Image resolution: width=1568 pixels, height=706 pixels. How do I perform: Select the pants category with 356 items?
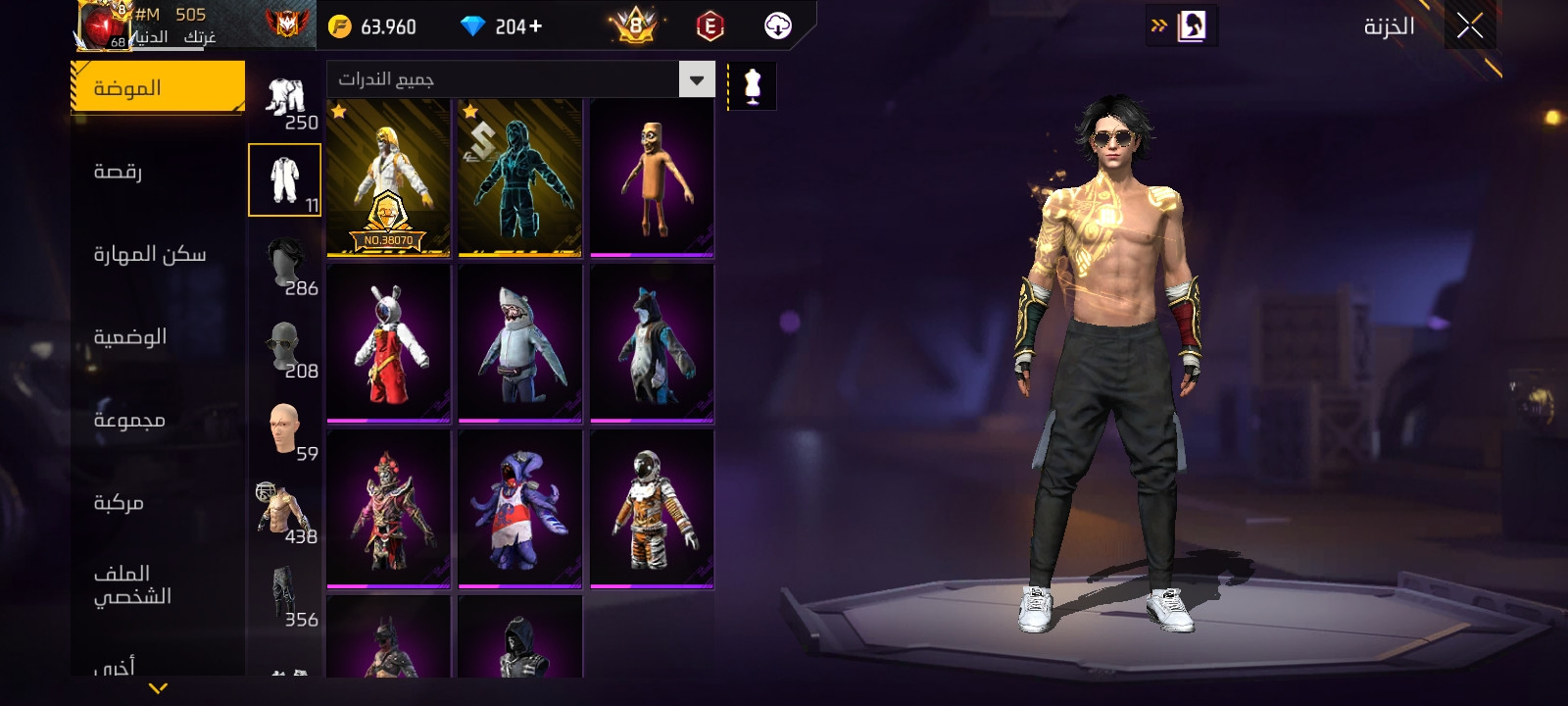285,597
